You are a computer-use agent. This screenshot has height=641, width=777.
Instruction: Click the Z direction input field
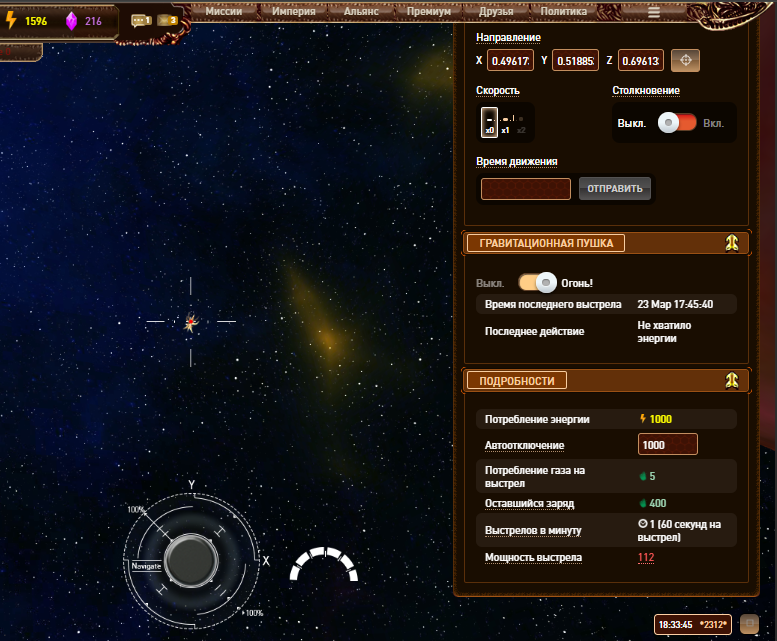pyautogui.click(x=641, y=61)
